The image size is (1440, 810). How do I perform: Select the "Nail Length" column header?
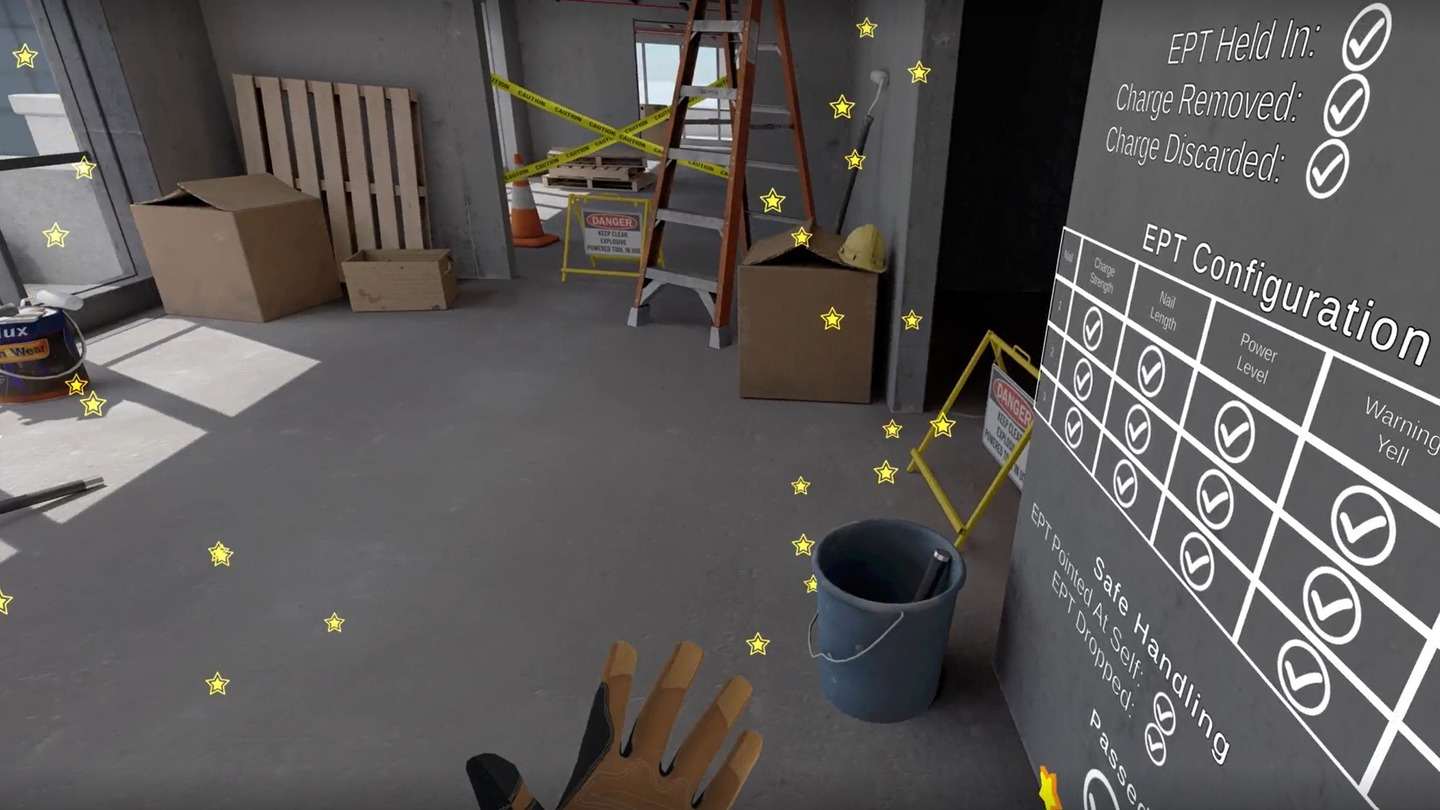coord(1163,312)
